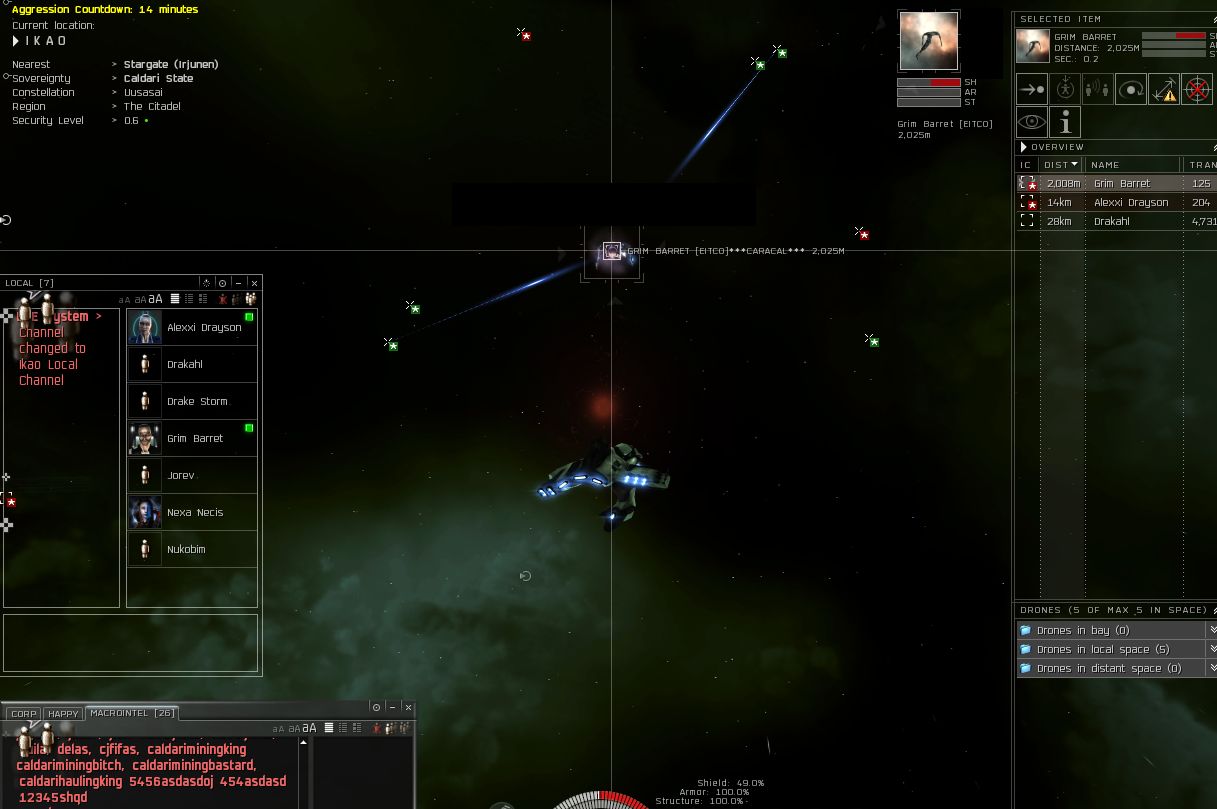This screenshot has height=809, width=1217.
Task: Switch to the Happy chat tab
Action: 63,714
